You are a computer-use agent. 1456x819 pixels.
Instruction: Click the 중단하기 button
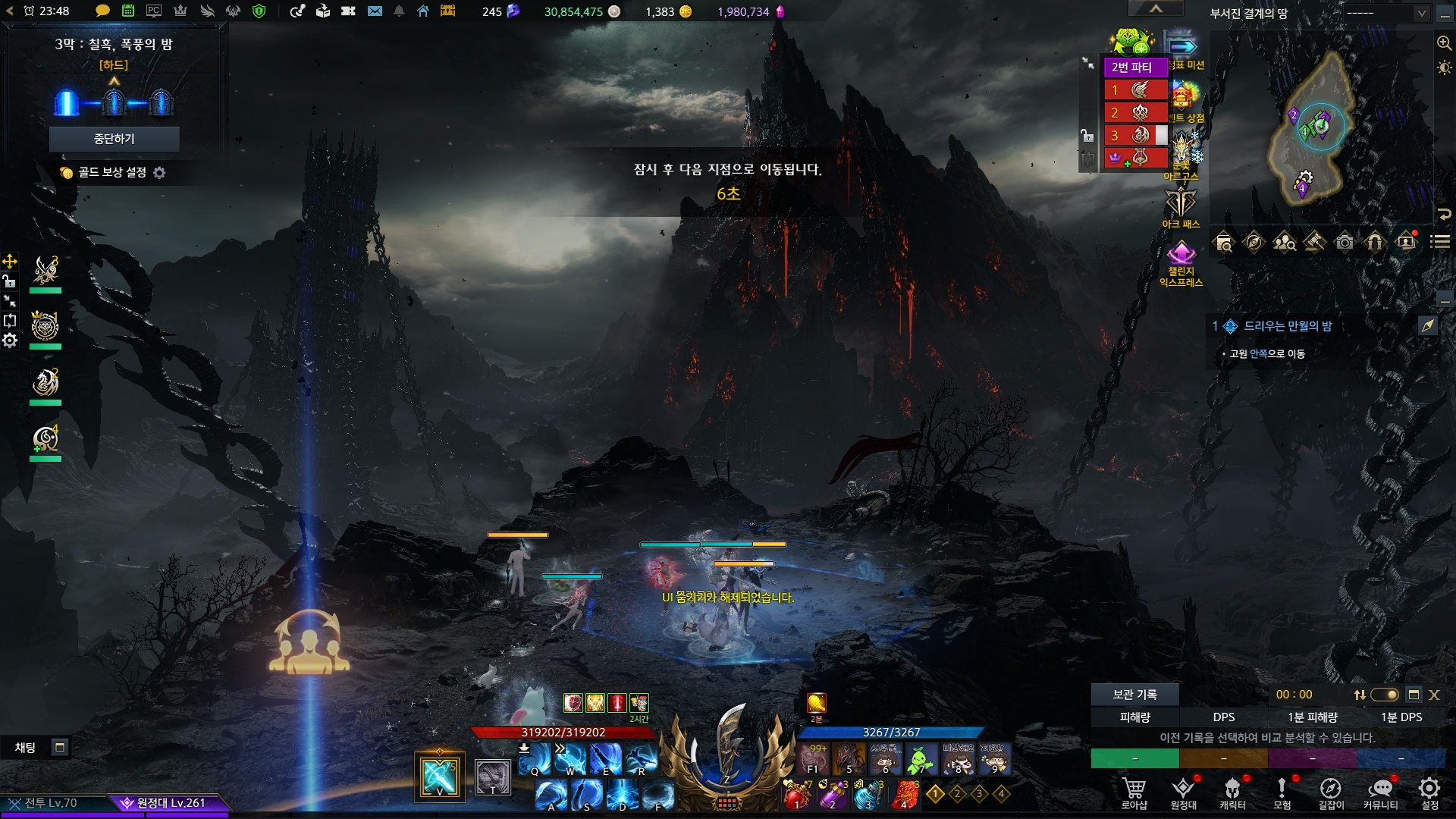pos(114,139)
